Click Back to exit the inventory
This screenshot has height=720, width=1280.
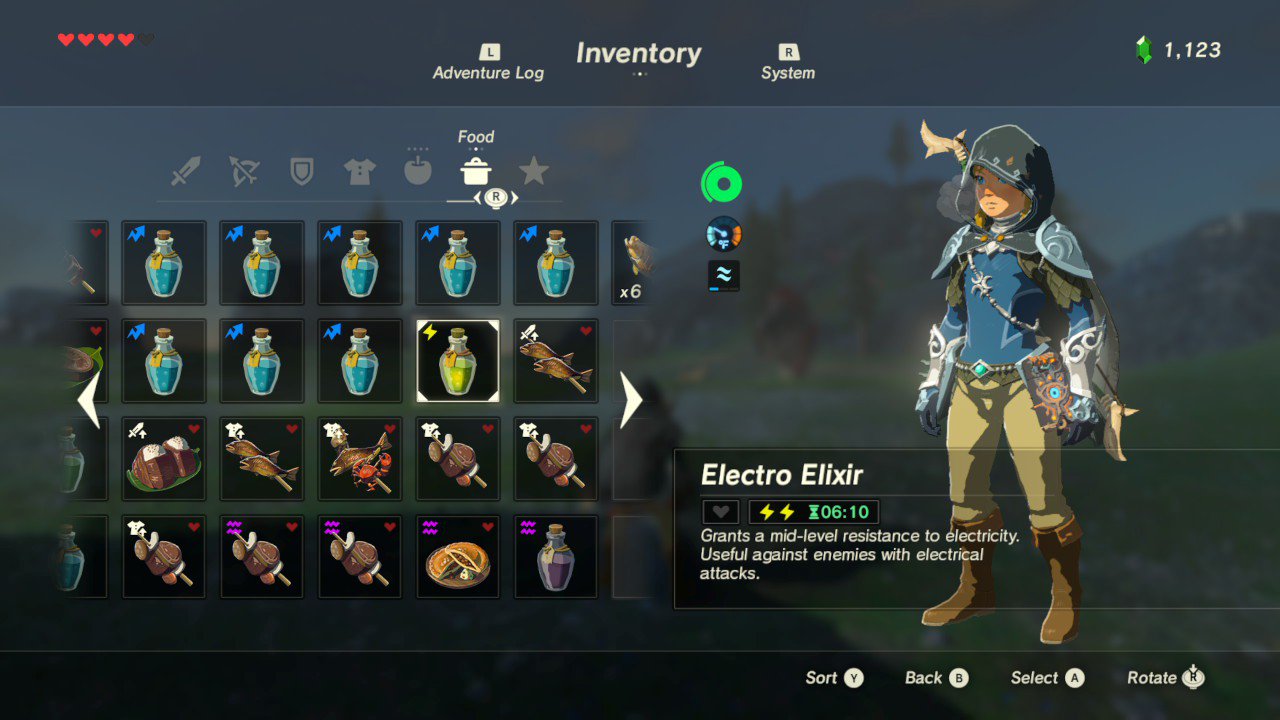[934, 677]
